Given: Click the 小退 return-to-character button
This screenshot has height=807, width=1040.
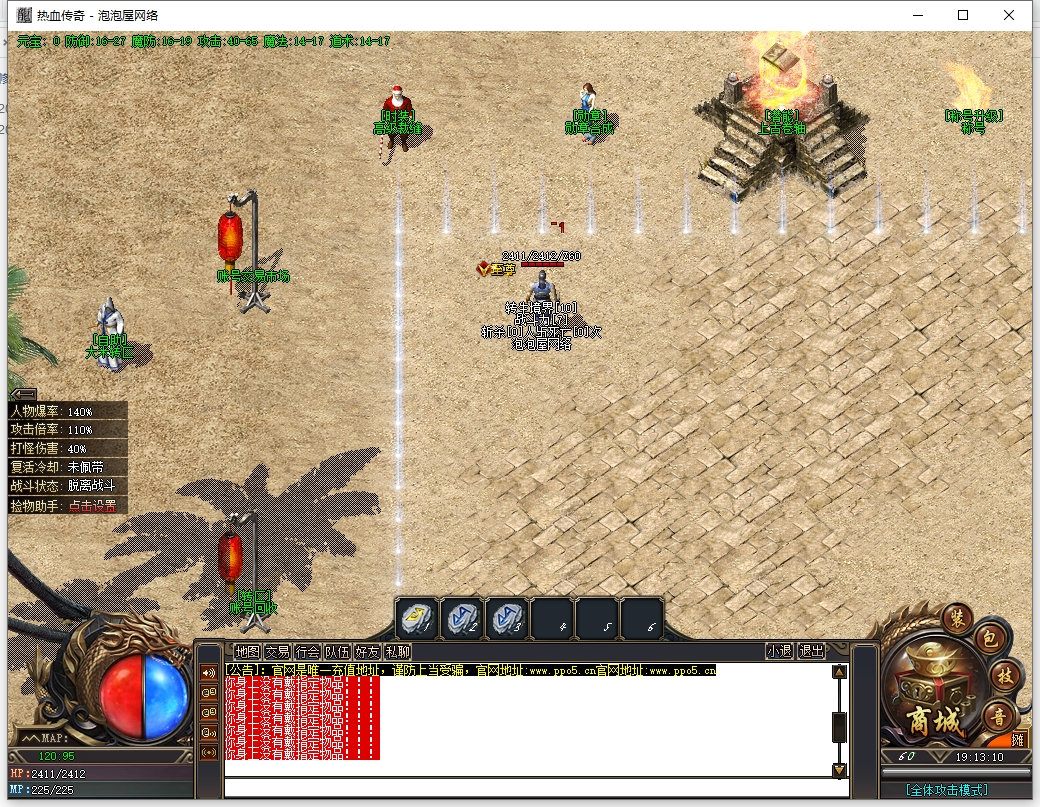Looking at the screenshot, I should click(779, 651).
